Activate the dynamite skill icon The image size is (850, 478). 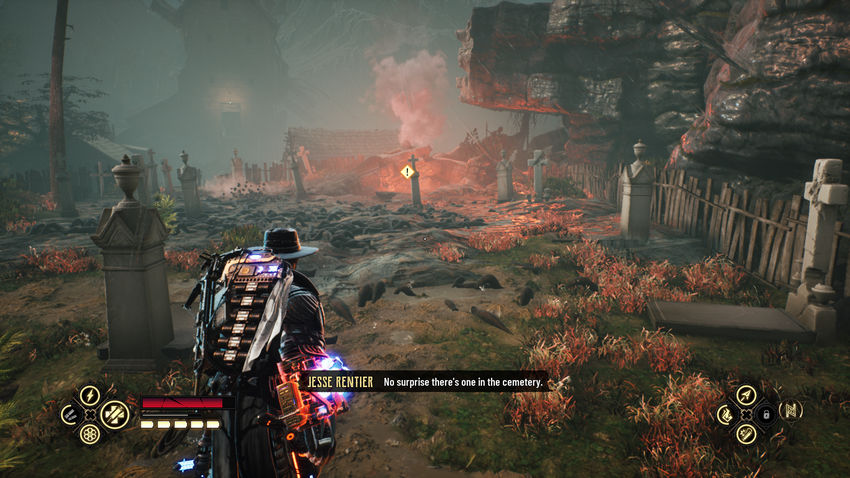tap(745, 433)
